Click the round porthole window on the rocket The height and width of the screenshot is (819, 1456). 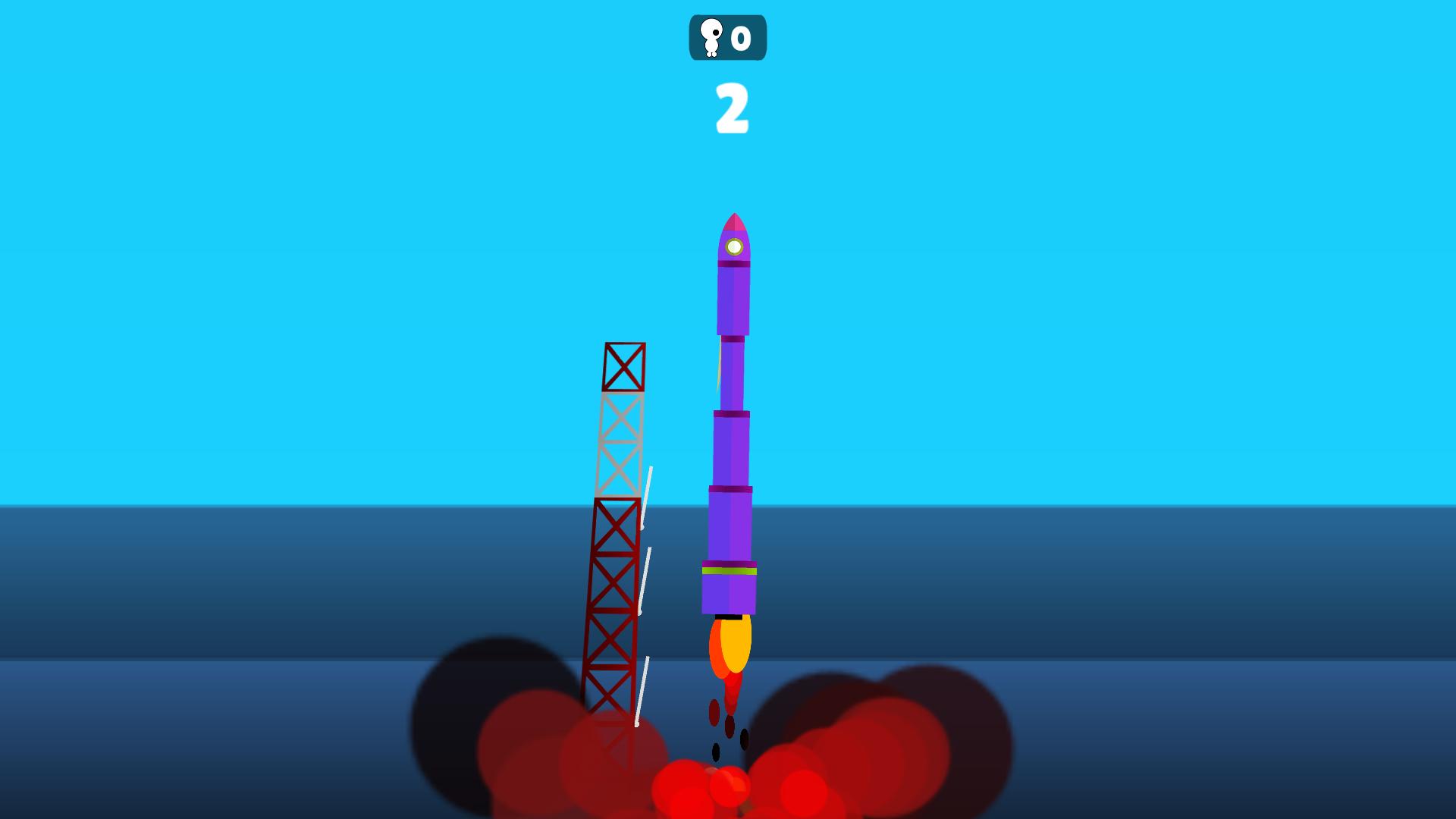733,246
